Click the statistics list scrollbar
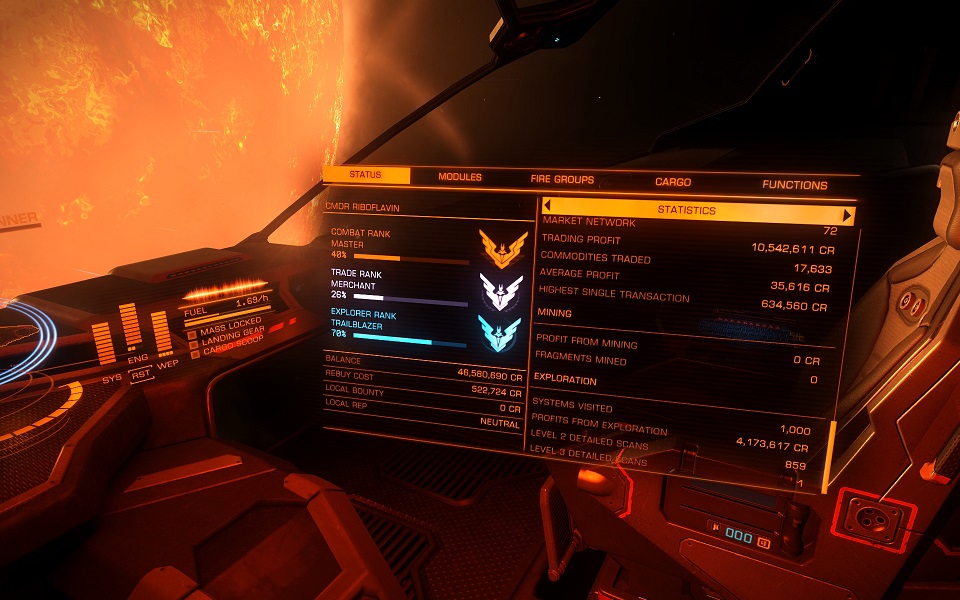Image resolution: width=960 pixels, height=600 pixels. pyautogui.click(x=827, y=455)
